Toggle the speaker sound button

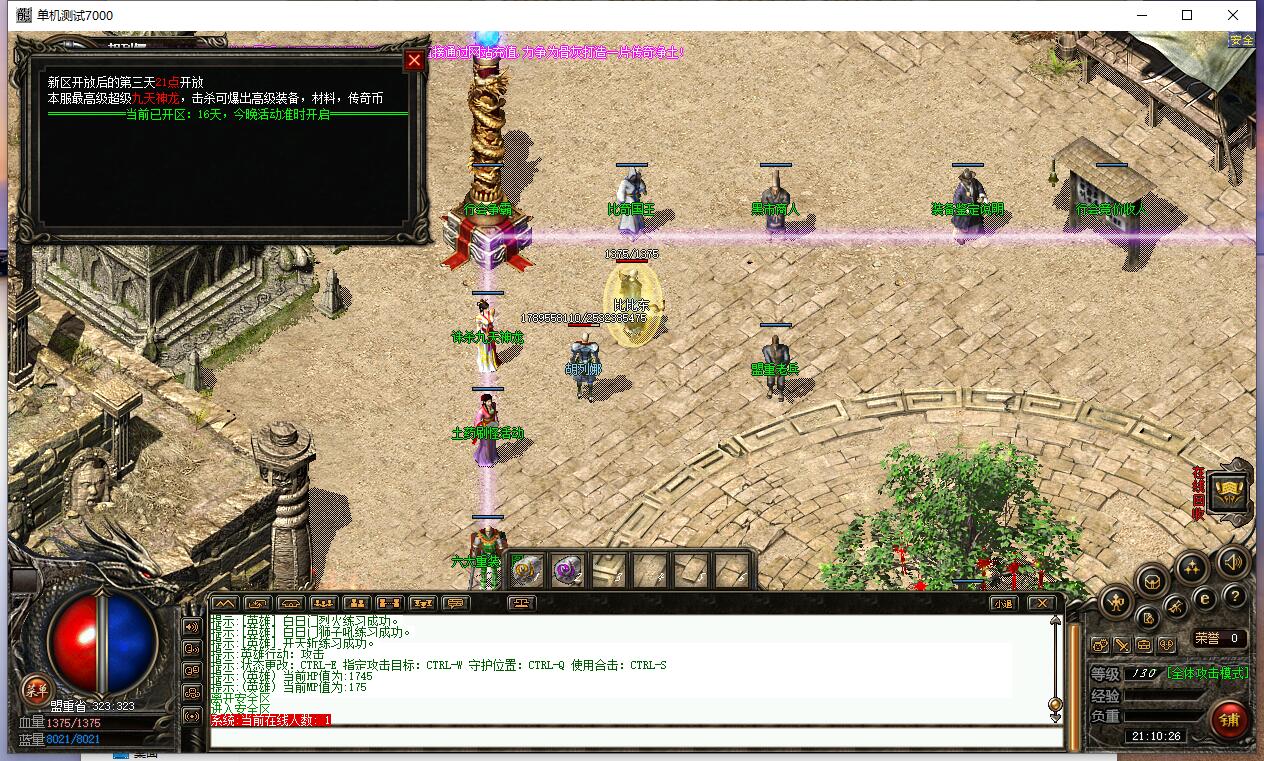(1232, 563)
